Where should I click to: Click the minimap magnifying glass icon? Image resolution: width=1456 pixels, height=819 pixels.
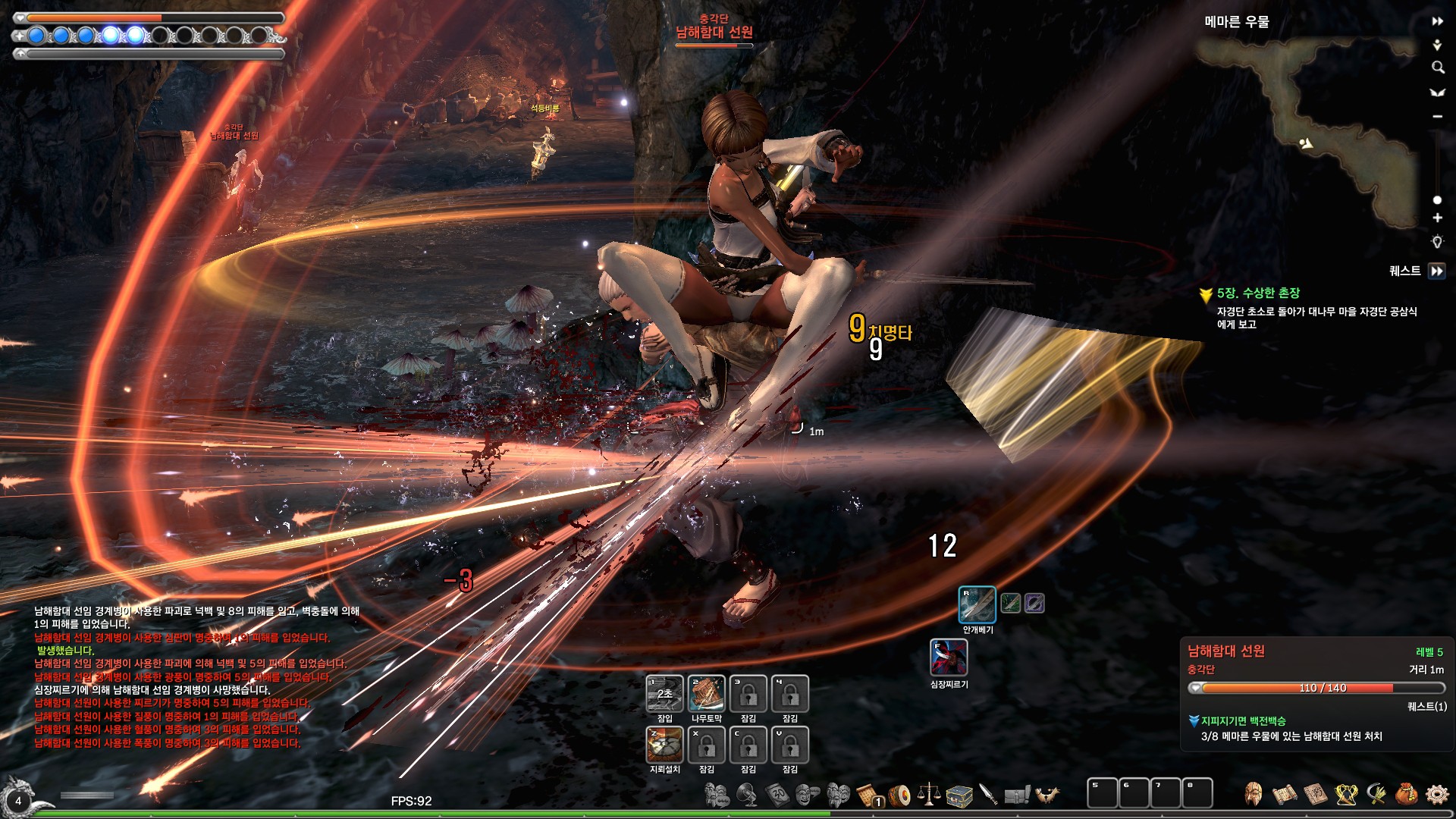tap(1437, 67)
